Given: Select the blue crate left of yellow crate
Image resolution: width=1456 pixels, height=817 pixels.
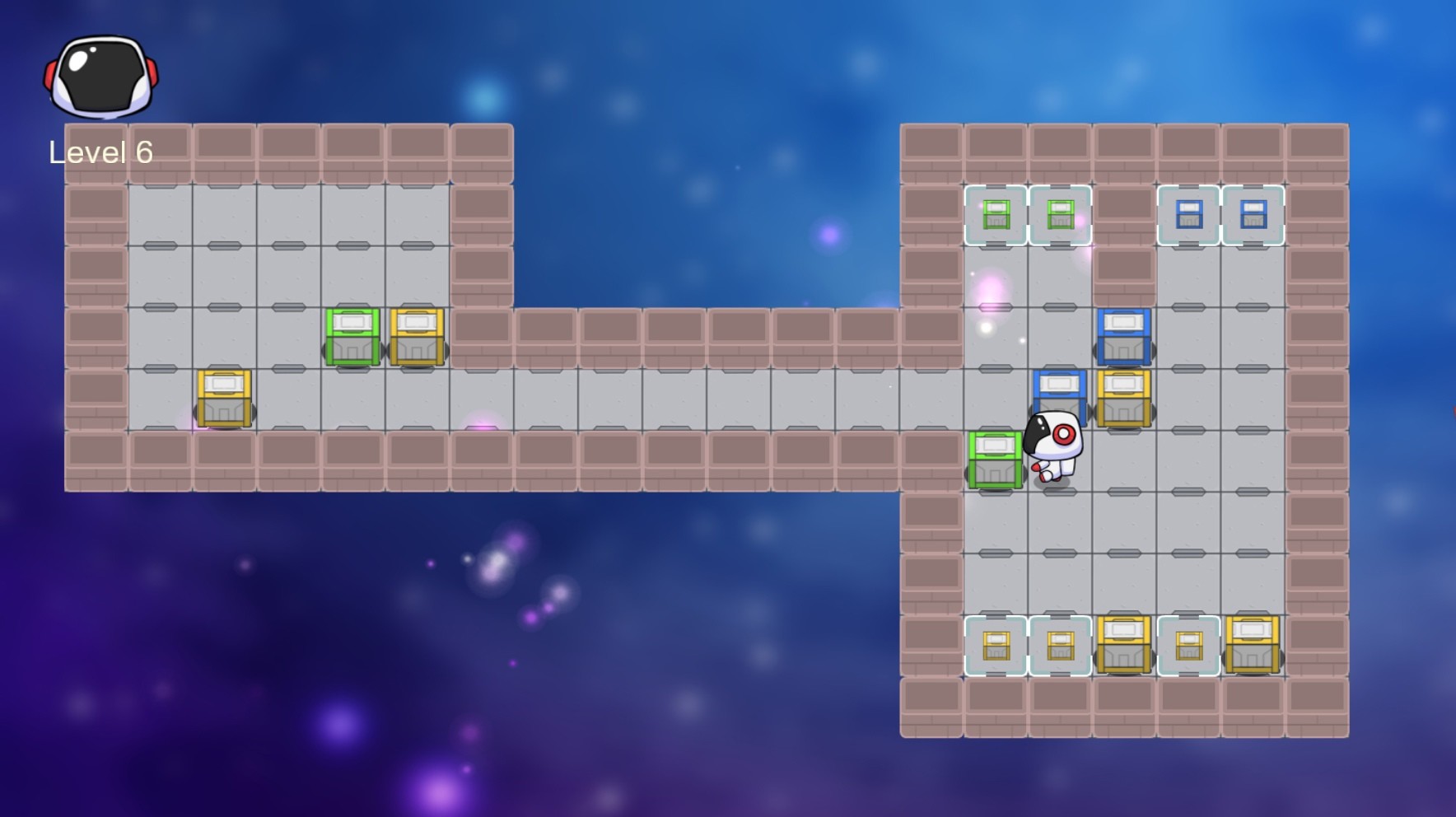Looking at the screenshot, I should point(1061,395).
